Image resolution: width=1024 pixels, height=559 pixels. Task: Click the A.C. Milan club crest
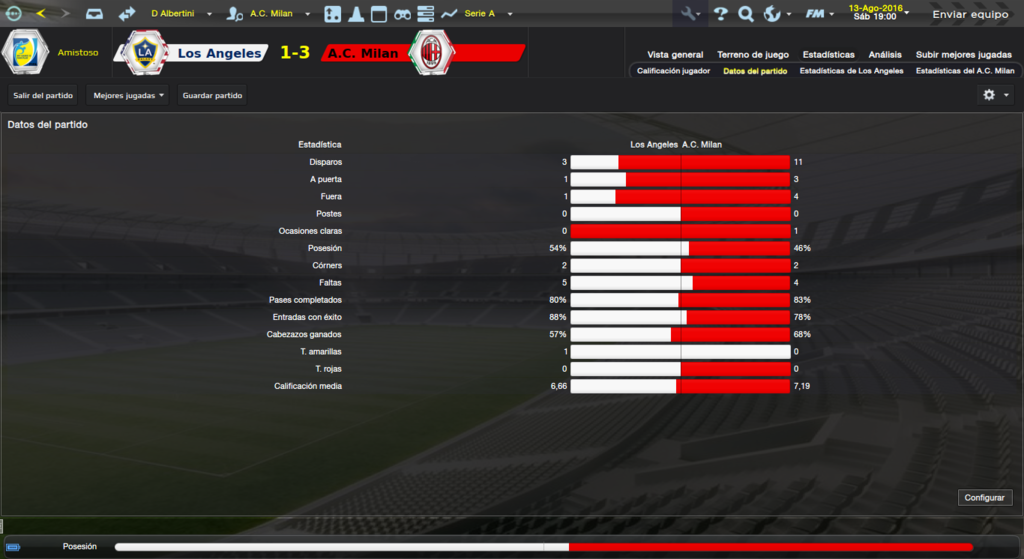coord(432,53)
